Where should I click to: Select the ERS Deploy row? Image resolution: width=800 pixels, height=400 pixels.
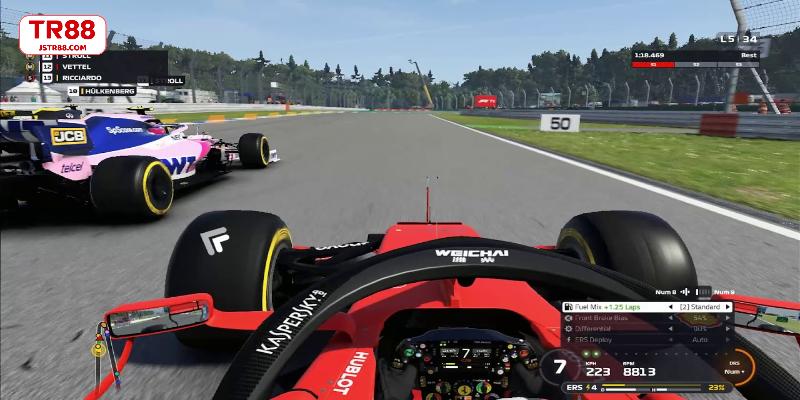(610, 340)
